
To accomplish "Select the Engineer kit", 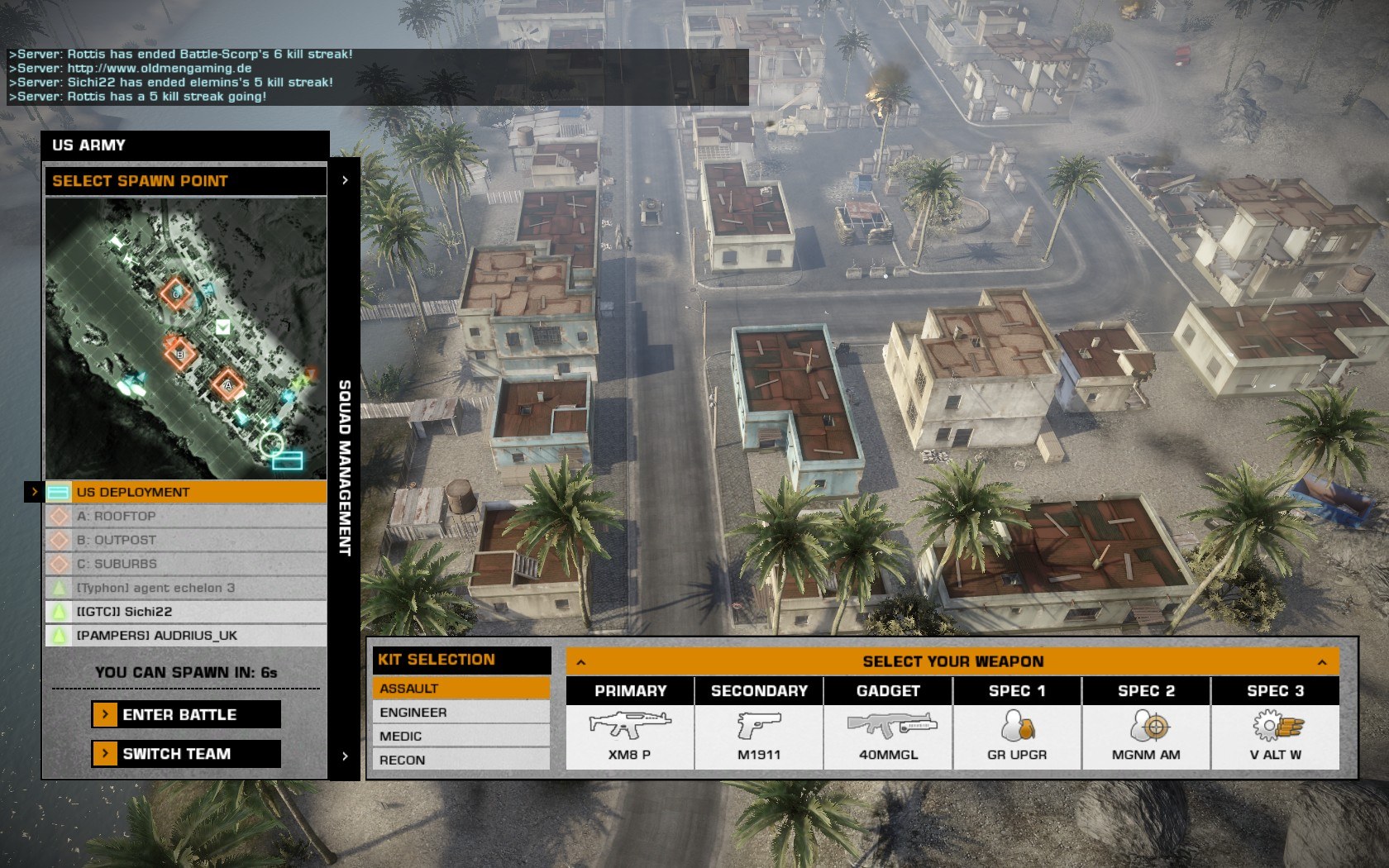I will 461,712.
